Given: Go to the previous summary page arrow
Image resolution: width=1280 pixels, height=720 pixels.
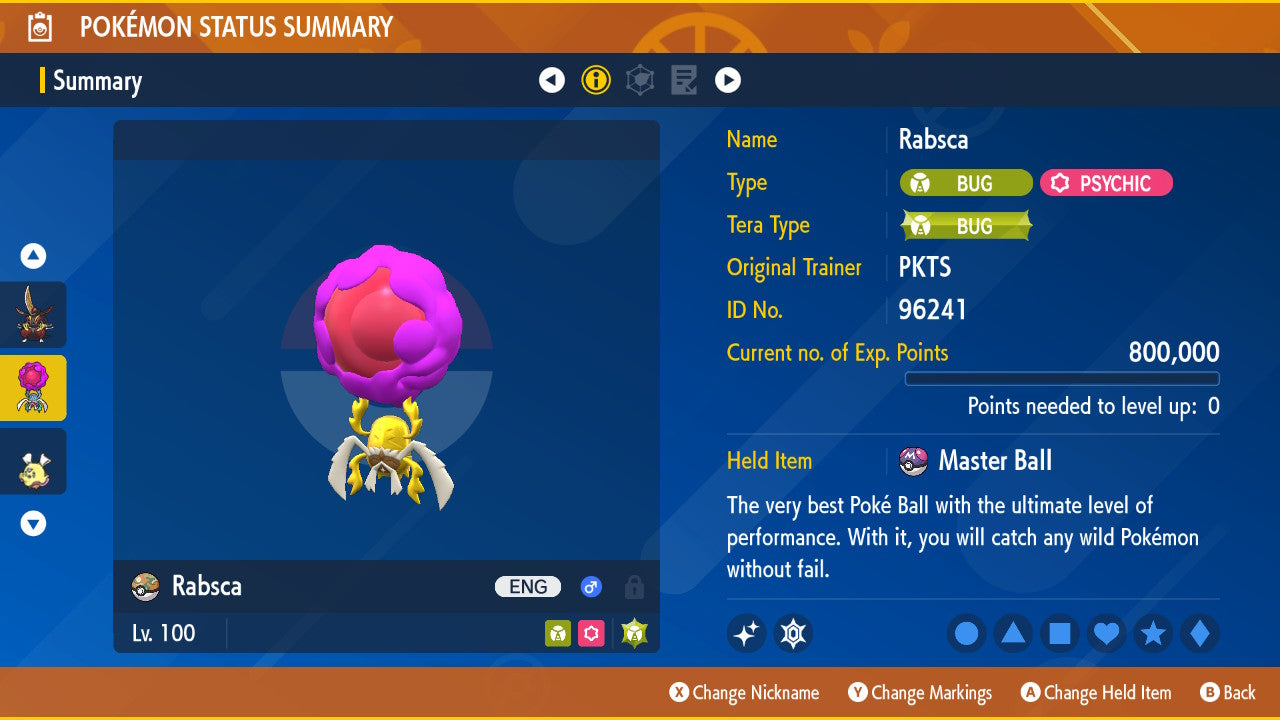Looking at the screenshot, I should (552, 80).
